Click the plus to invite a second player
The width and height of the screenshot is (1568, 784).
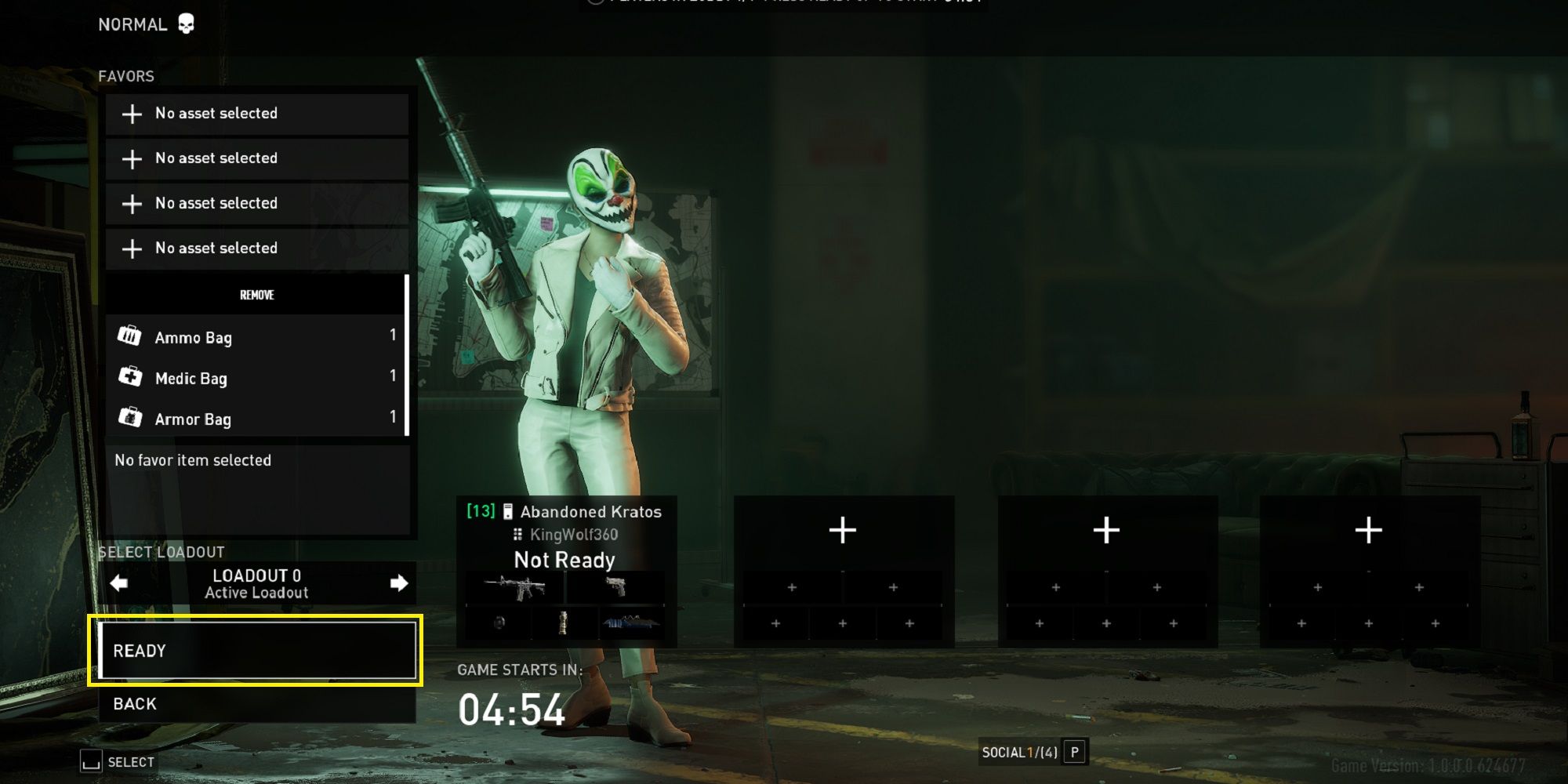(x=842, y=530)
